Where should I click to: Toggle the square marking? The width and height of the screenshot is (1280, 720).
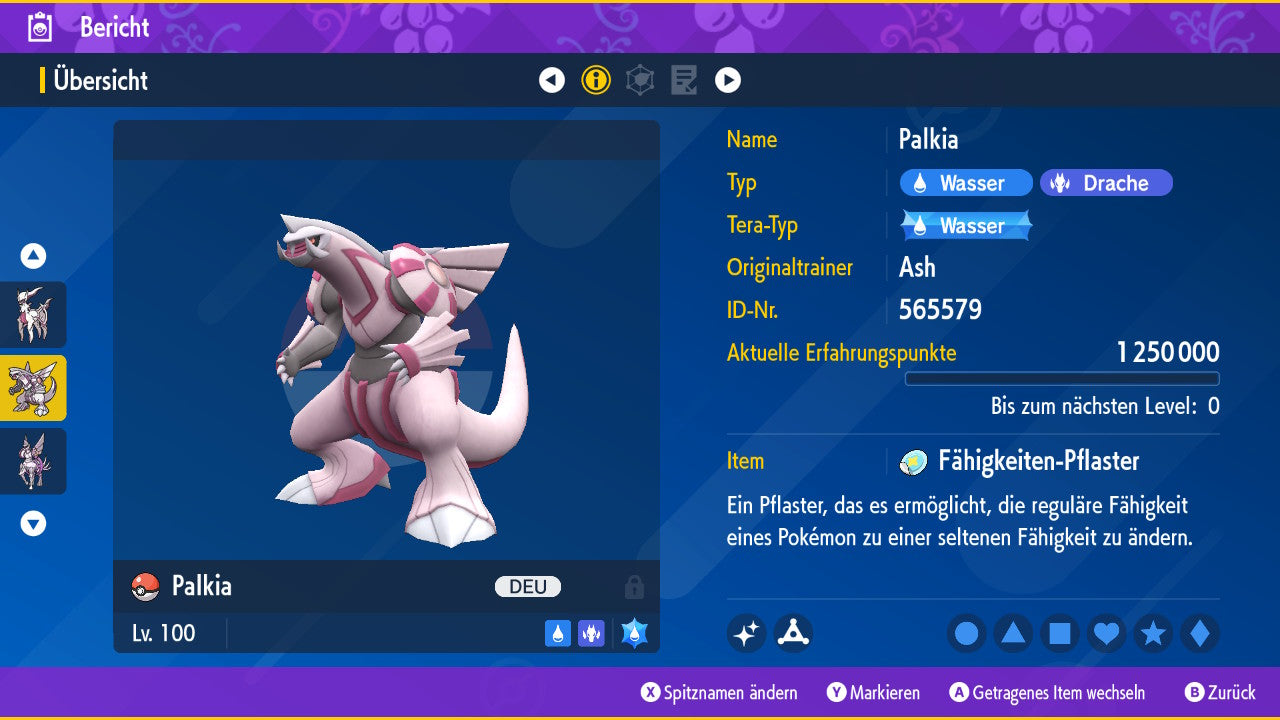(x=1060, y=633)
